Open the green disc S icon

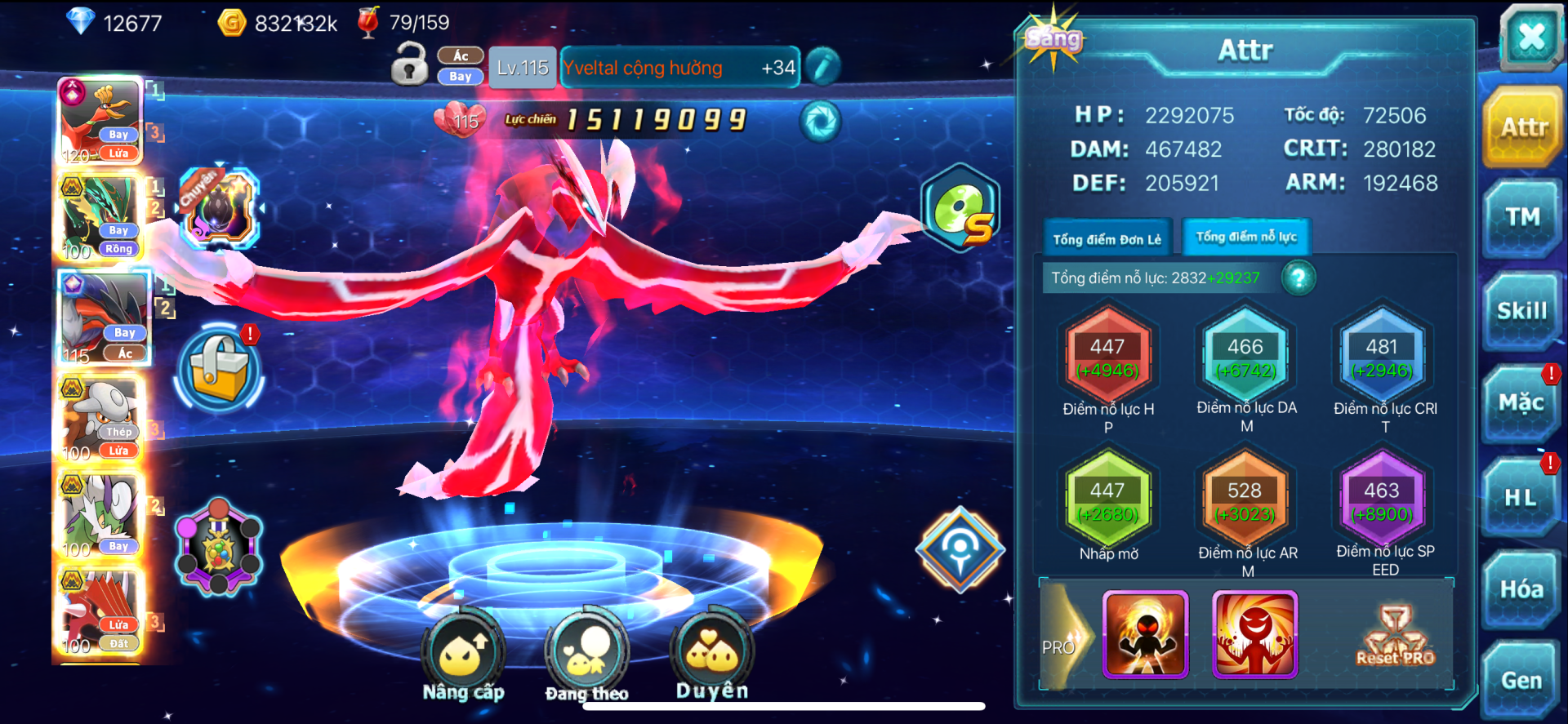click(960, 208)
